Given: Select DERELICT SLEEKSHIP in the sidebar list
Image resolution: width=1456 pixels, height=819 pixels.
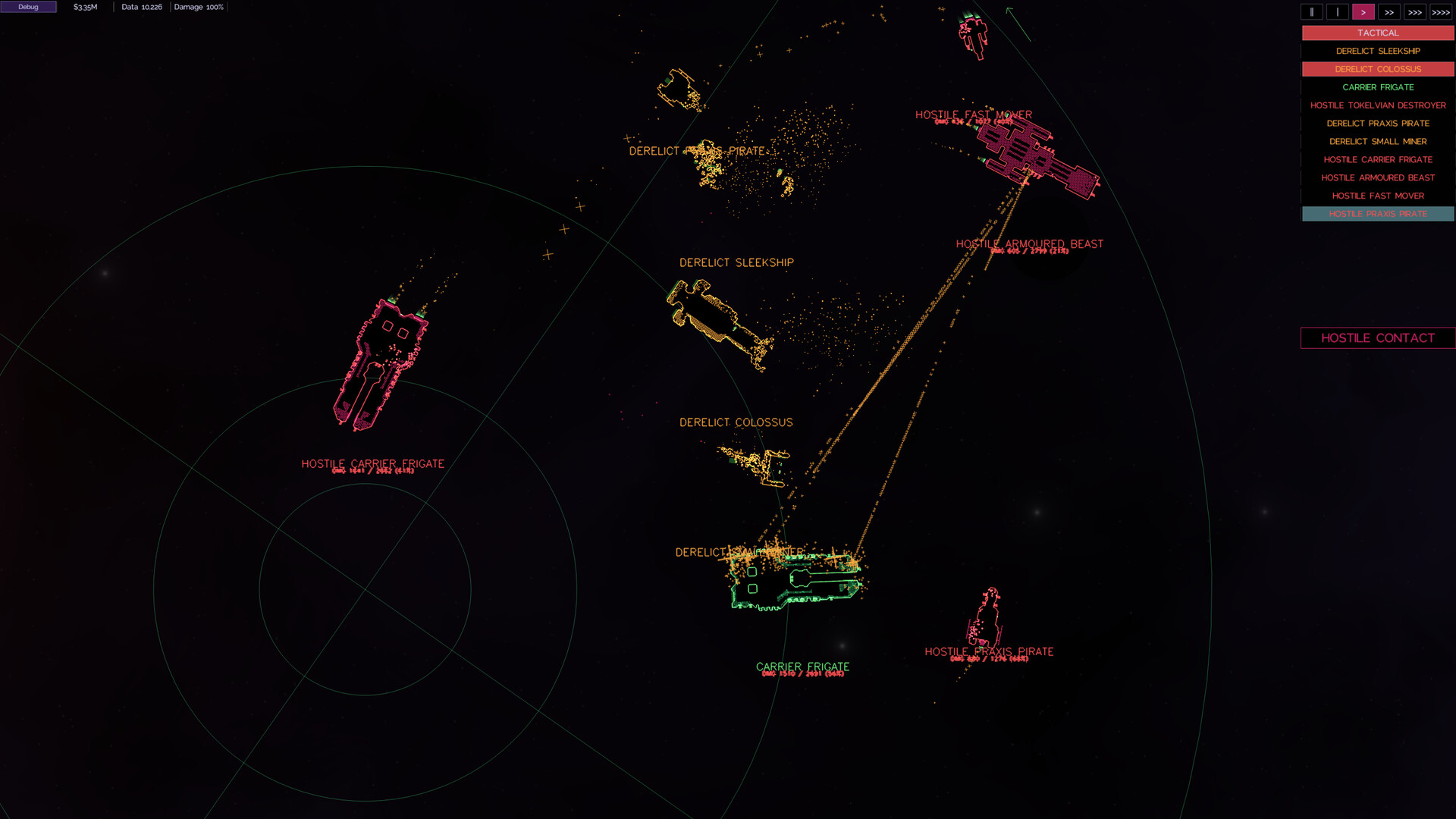Looking at the screenshot, I should point(1377,51).
